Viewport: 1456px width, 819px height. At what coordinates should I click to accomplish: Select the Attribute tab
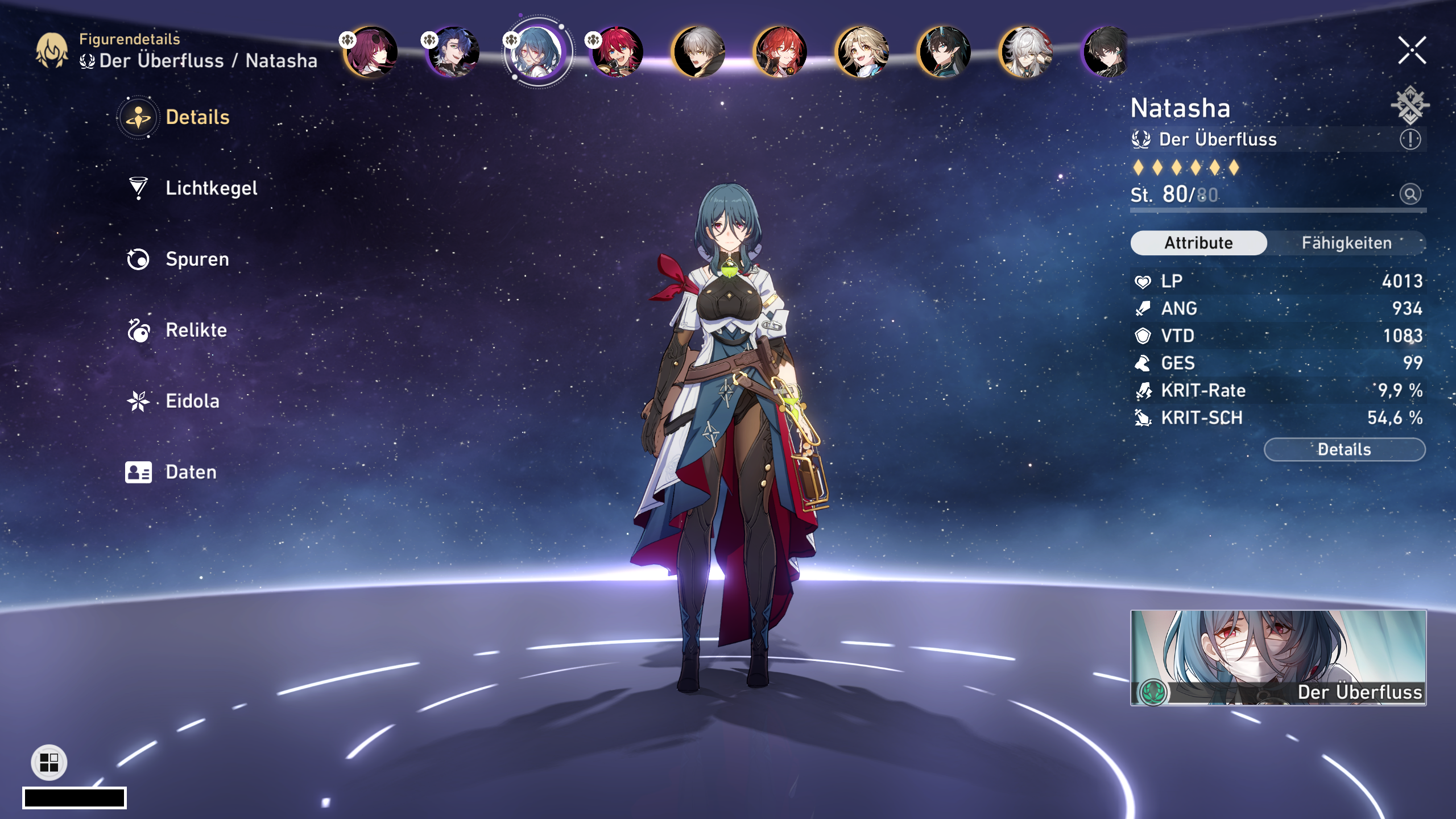click(1198, 243)
